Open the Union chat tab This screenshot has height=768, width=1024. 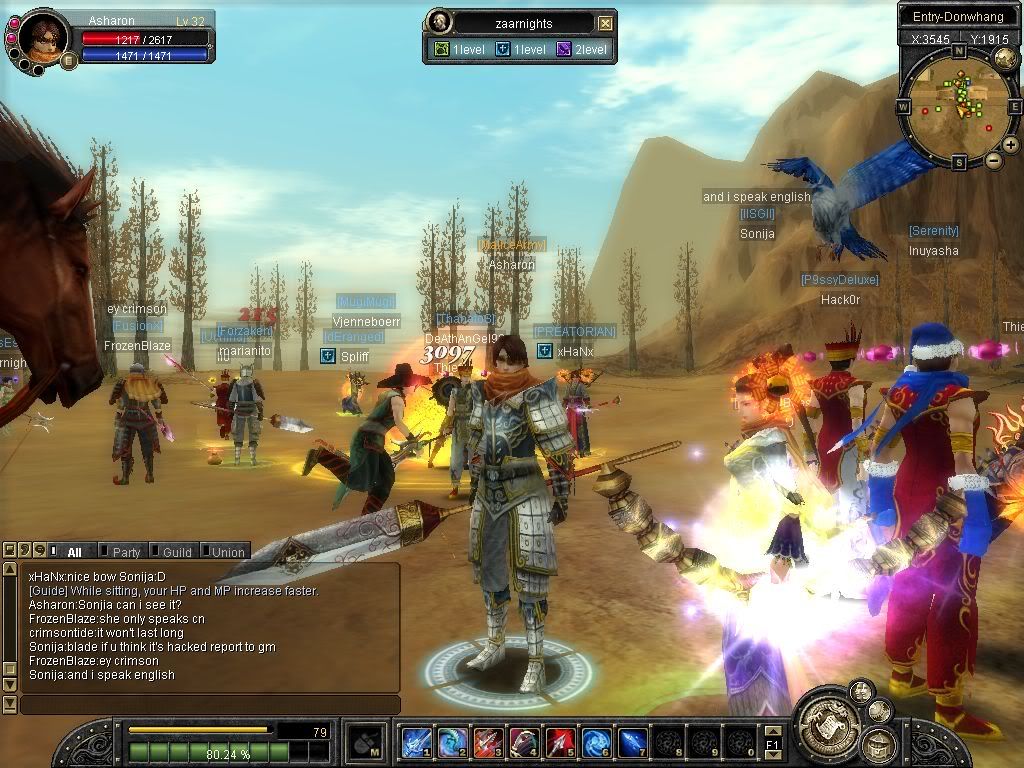pos(225,551)
